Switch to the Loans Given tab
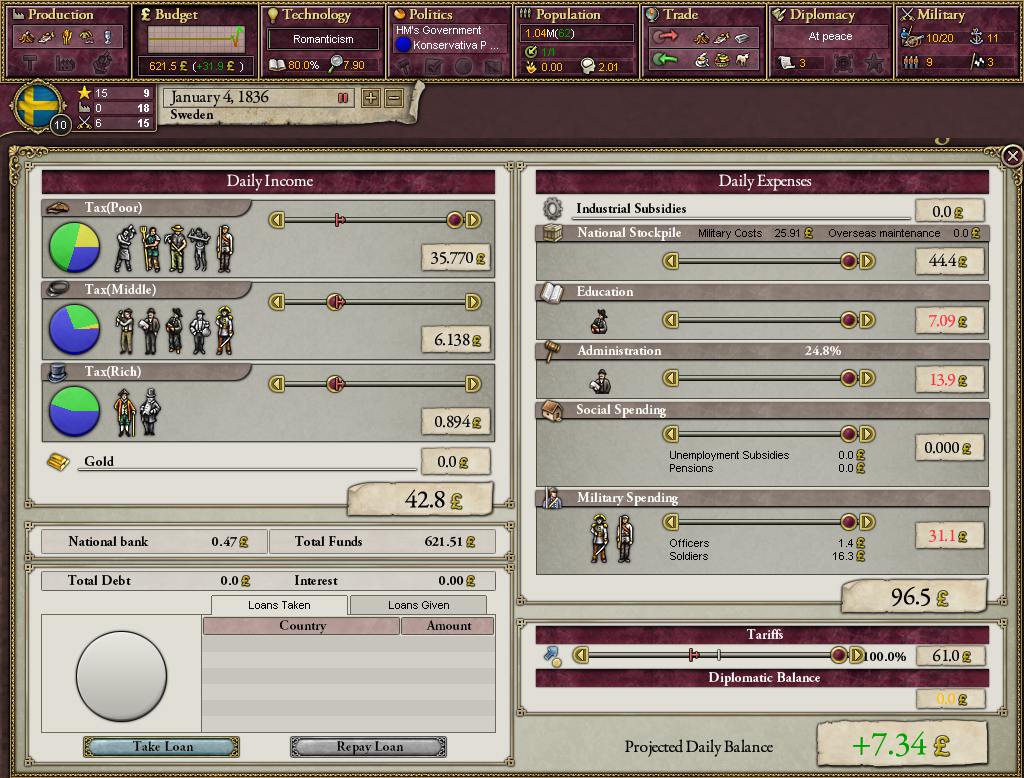 (x=418, y=605)
